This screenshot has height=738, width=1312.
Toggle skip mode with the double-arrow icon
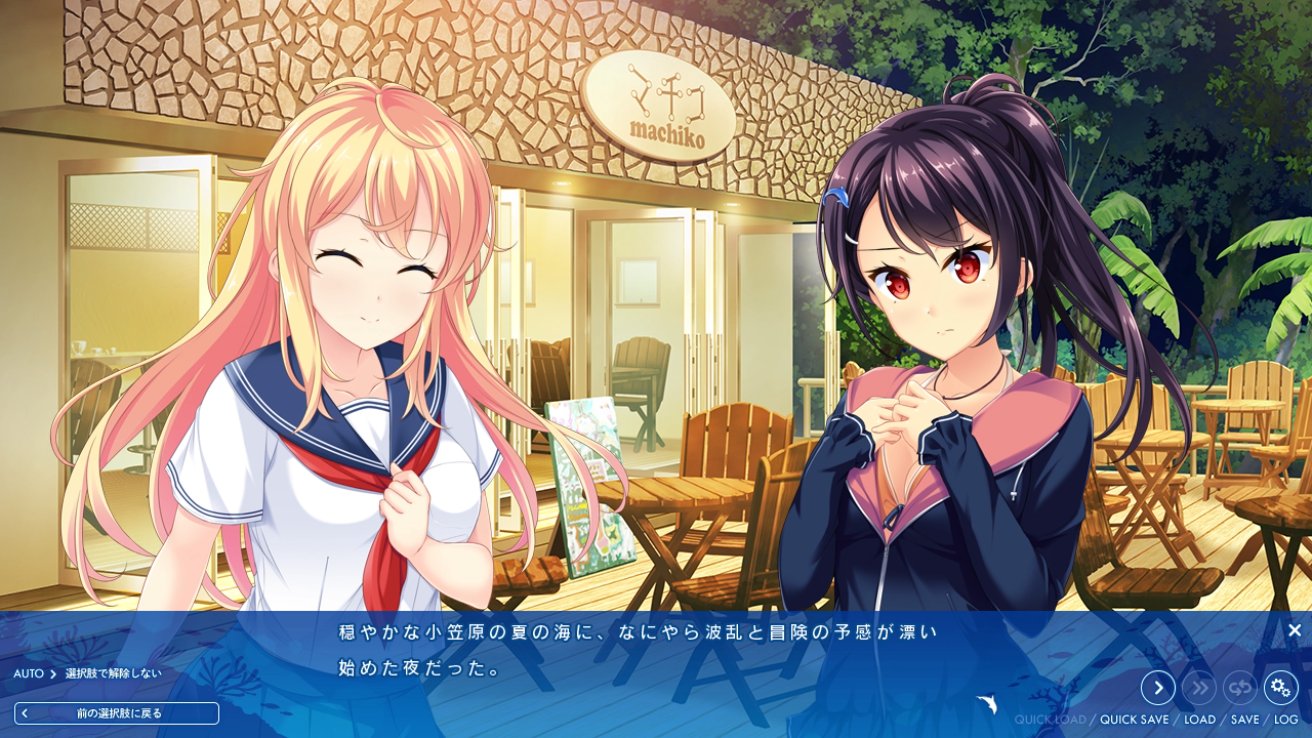pyautogui.click(x=1198, y=688)
